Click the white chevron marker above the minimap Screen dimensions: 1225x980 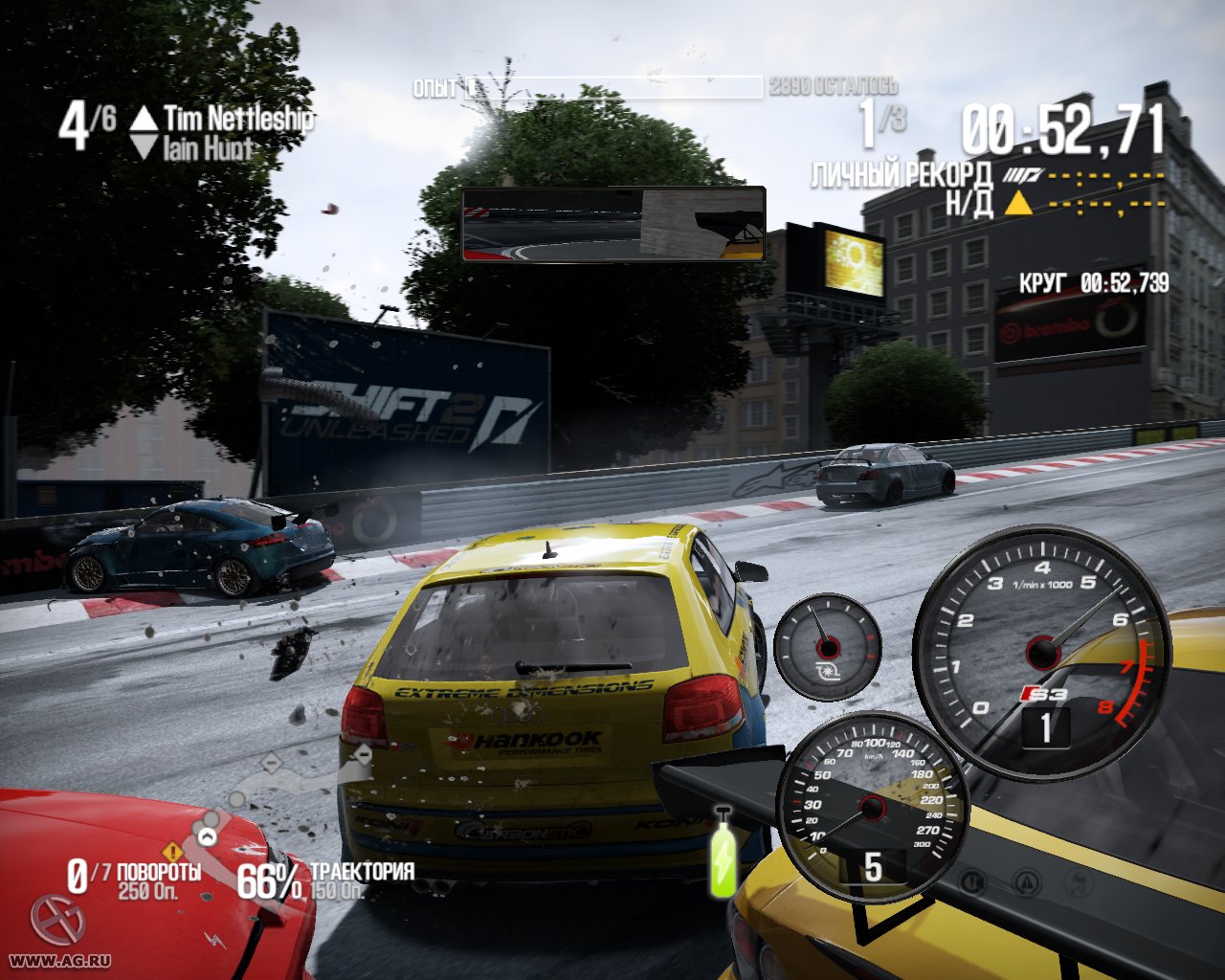coord(207,836)
